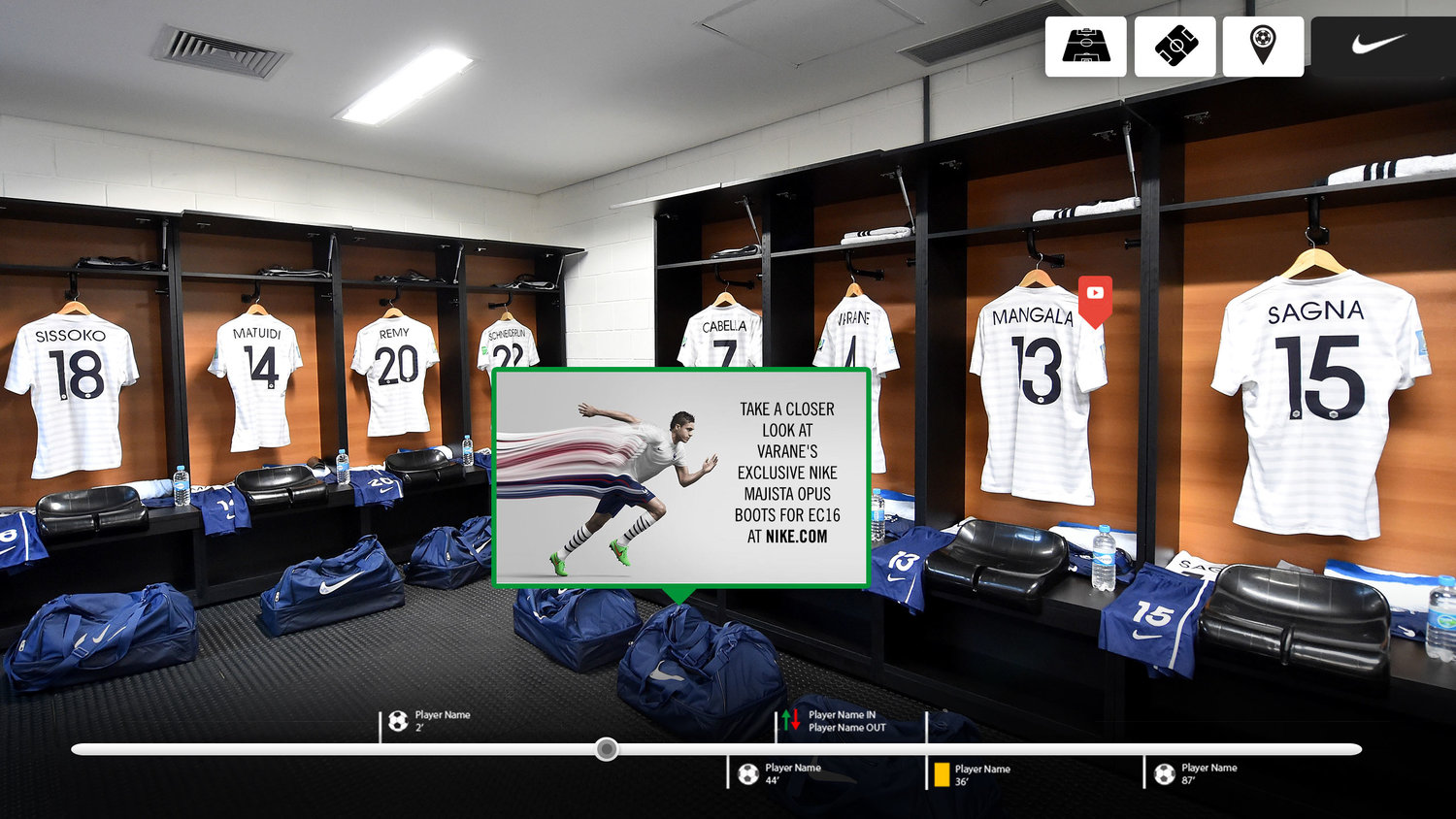Jump to the 87' goal marker

(1165, 773)
